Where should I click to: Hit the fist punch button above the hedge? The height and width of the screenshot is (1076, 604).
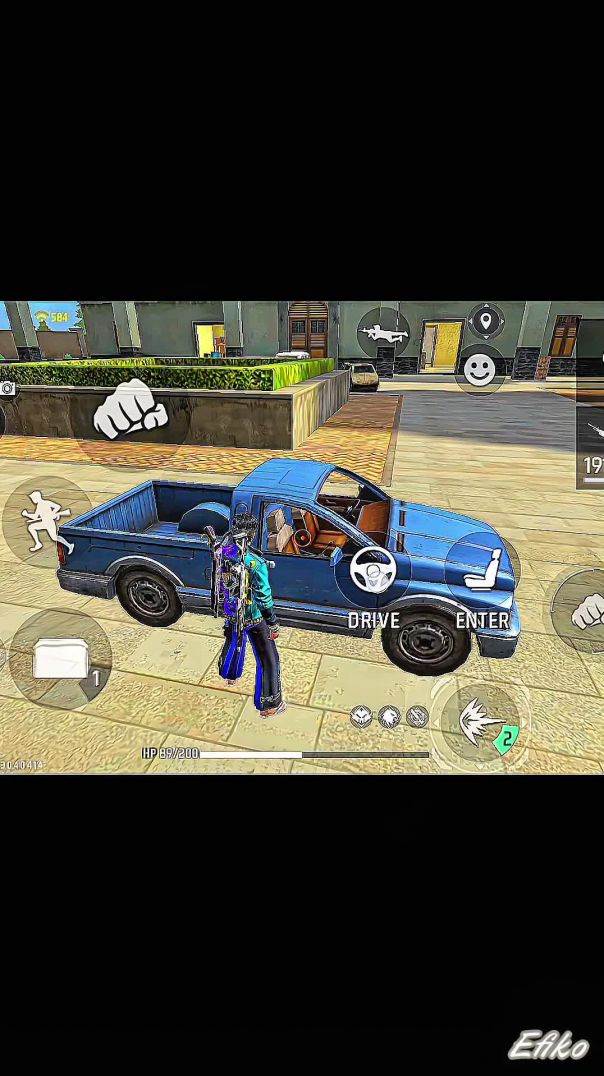point(130,410)
